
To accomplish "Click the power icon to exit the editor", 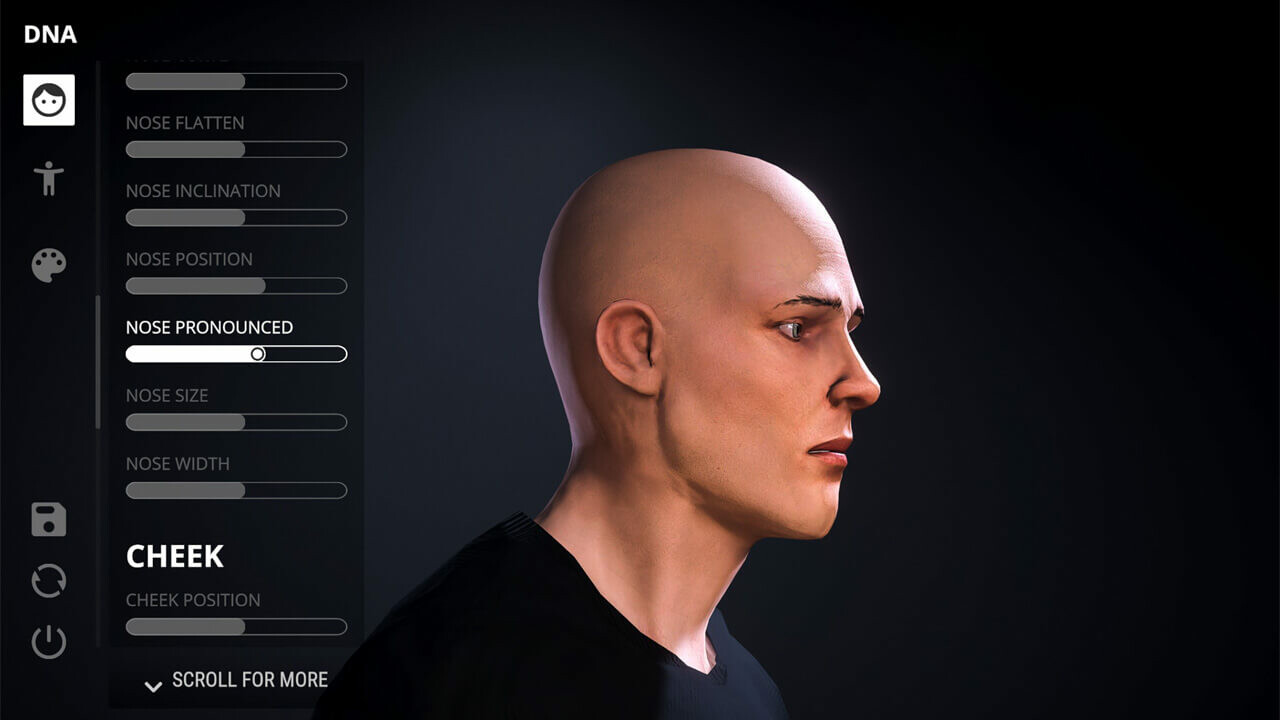I will point(49,640).
